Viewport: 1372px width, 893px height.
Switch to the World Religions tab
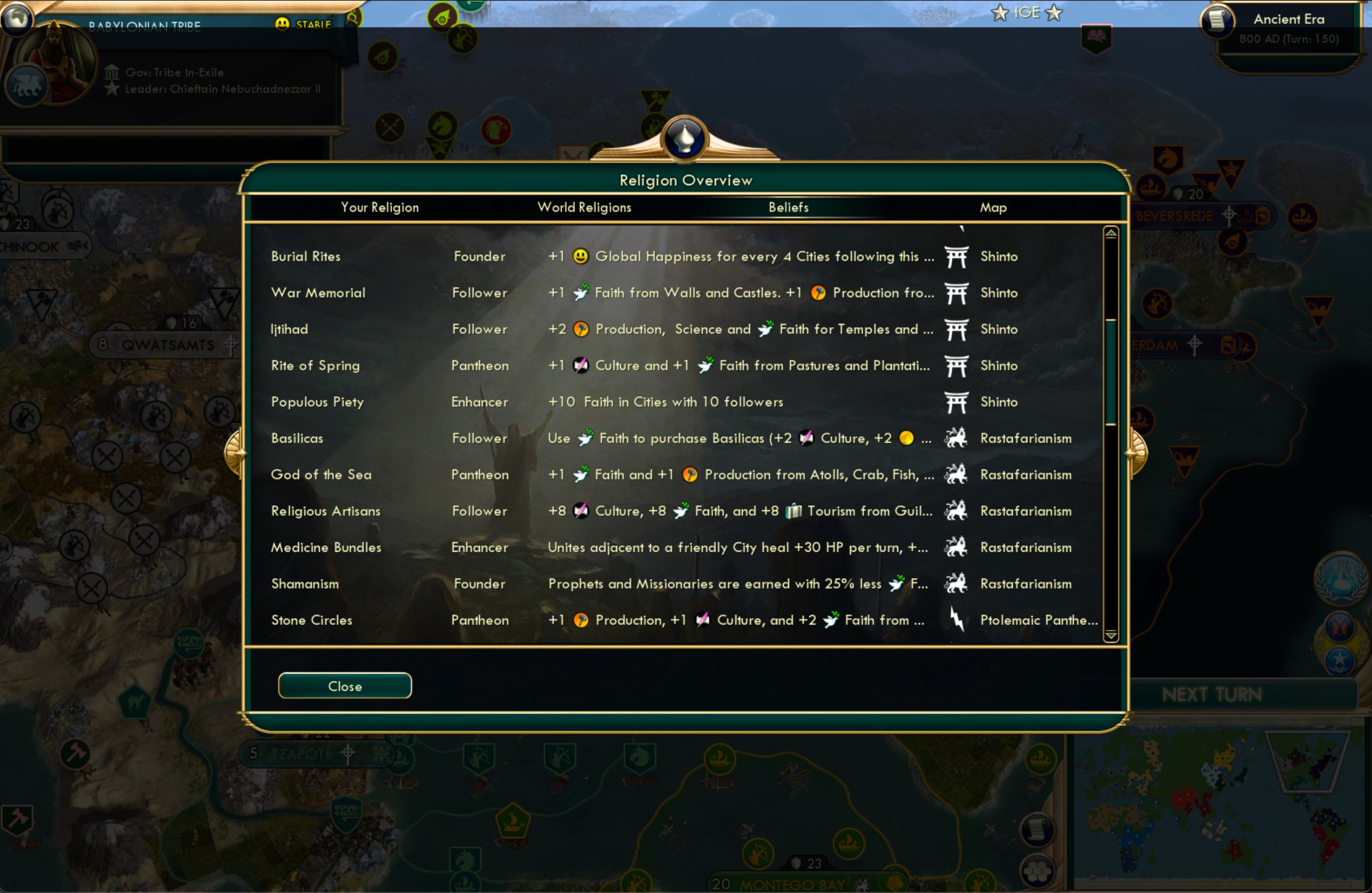584,208
